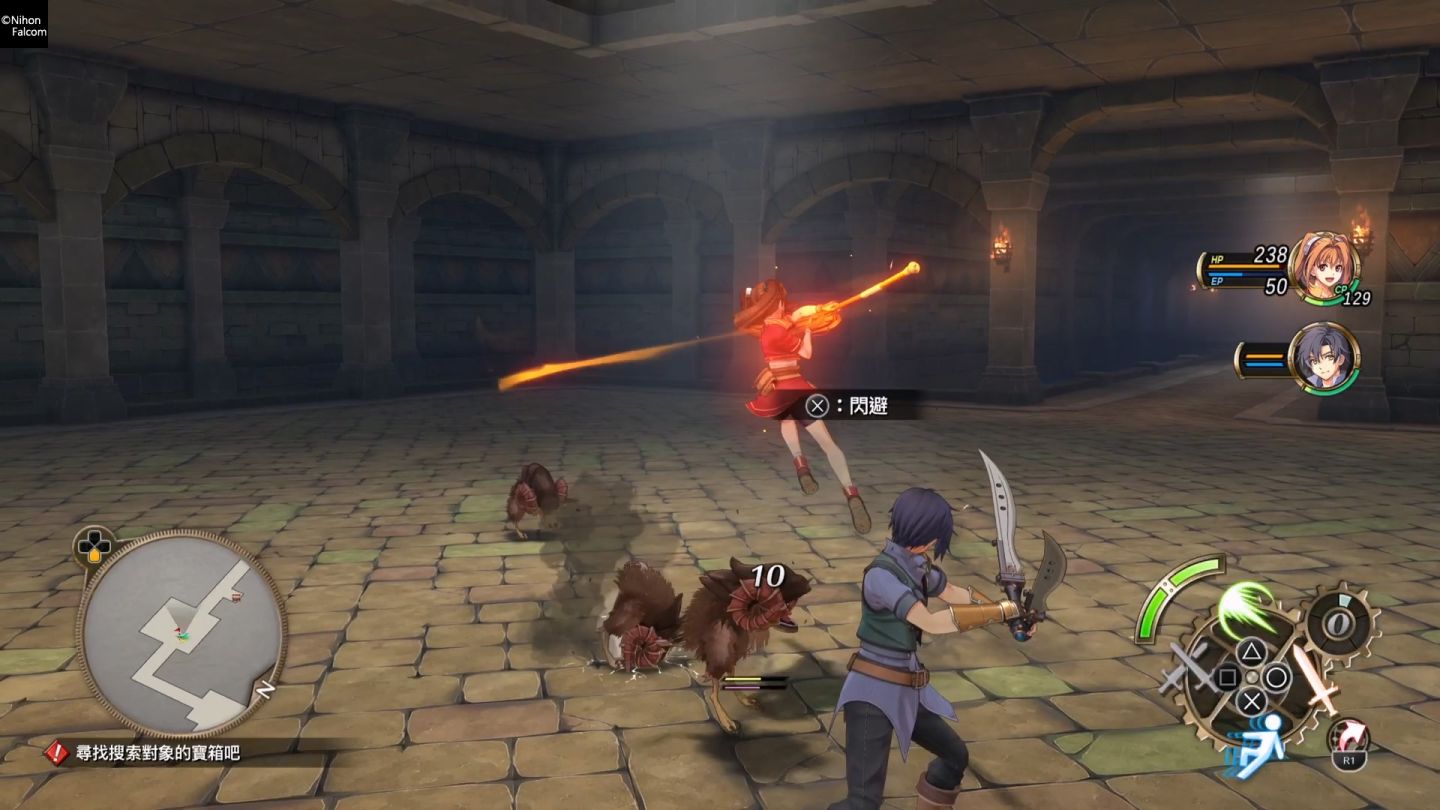Click the north compass marker on minimap
Image resolution: width=1440 pixels, height=810 pixels.
point(266,690)
